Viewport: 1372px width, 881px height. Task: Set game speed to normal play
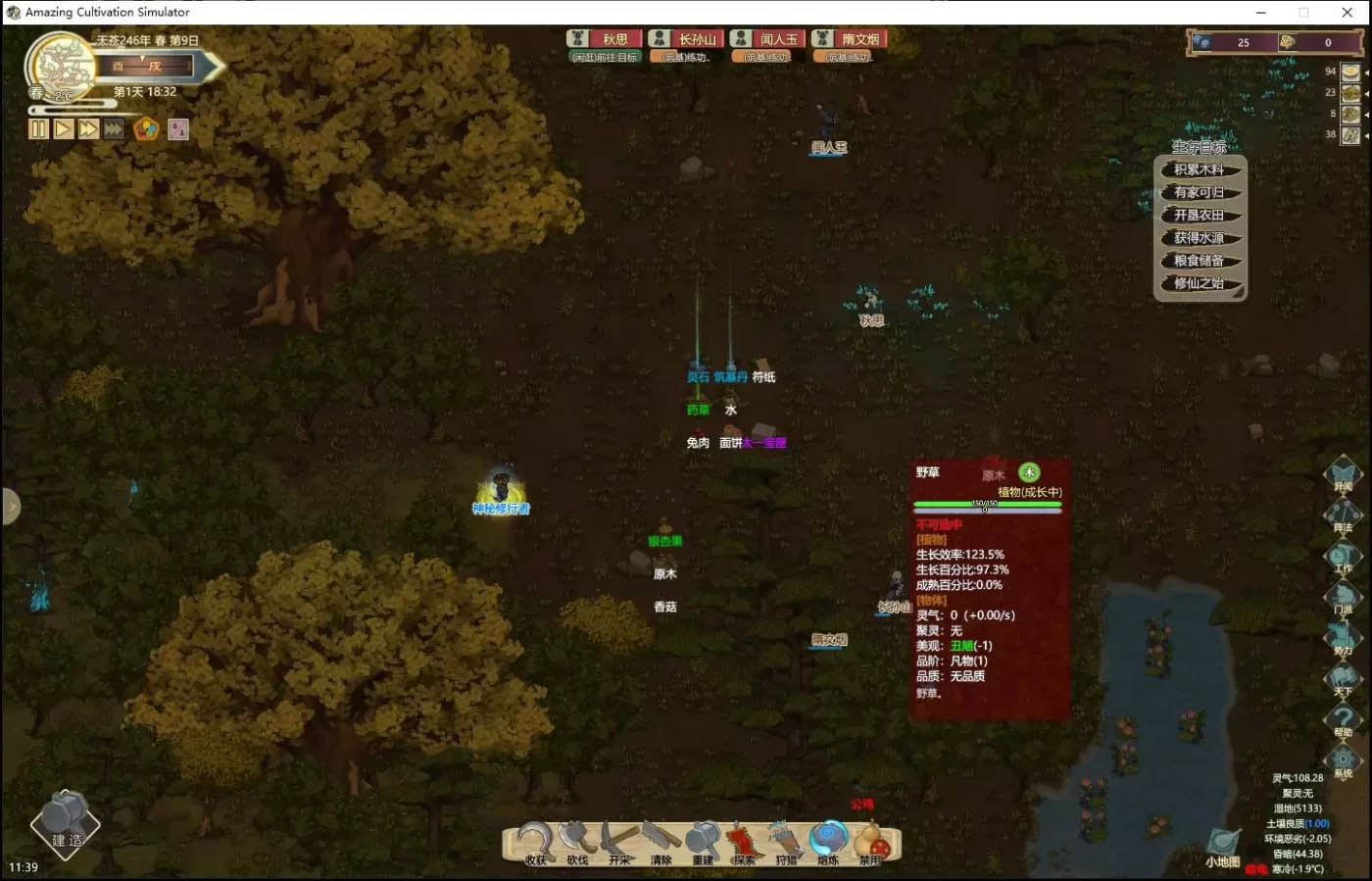point(63,128)
